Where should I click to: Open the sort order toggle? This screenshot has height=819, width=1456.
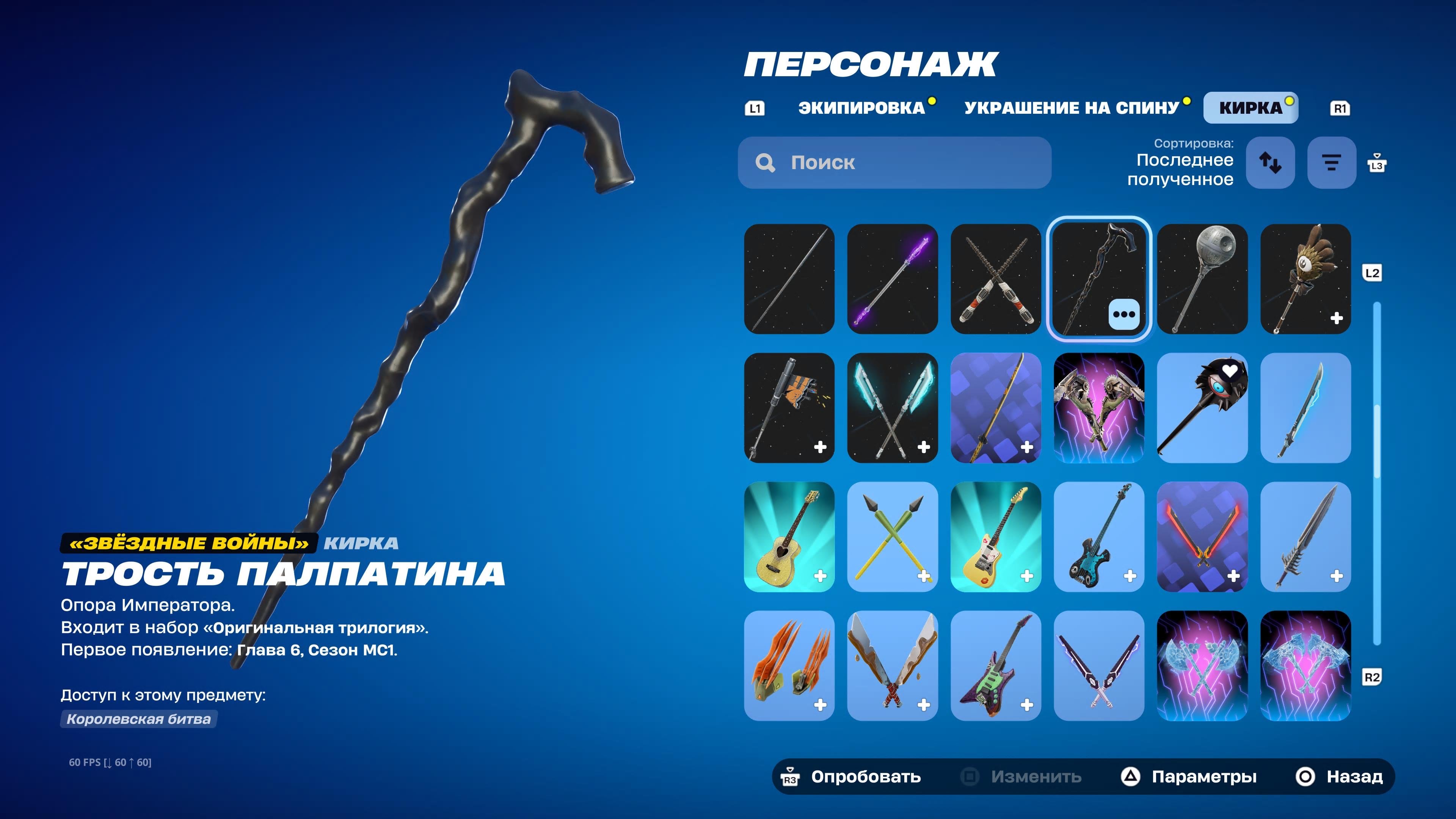click(1271, 162)
